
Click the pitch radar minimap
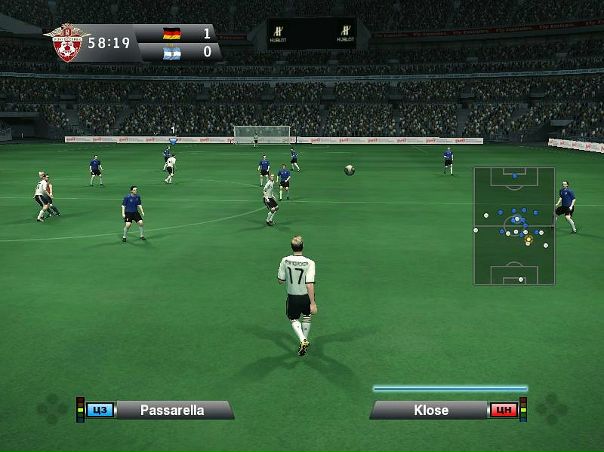coord(514,226)
